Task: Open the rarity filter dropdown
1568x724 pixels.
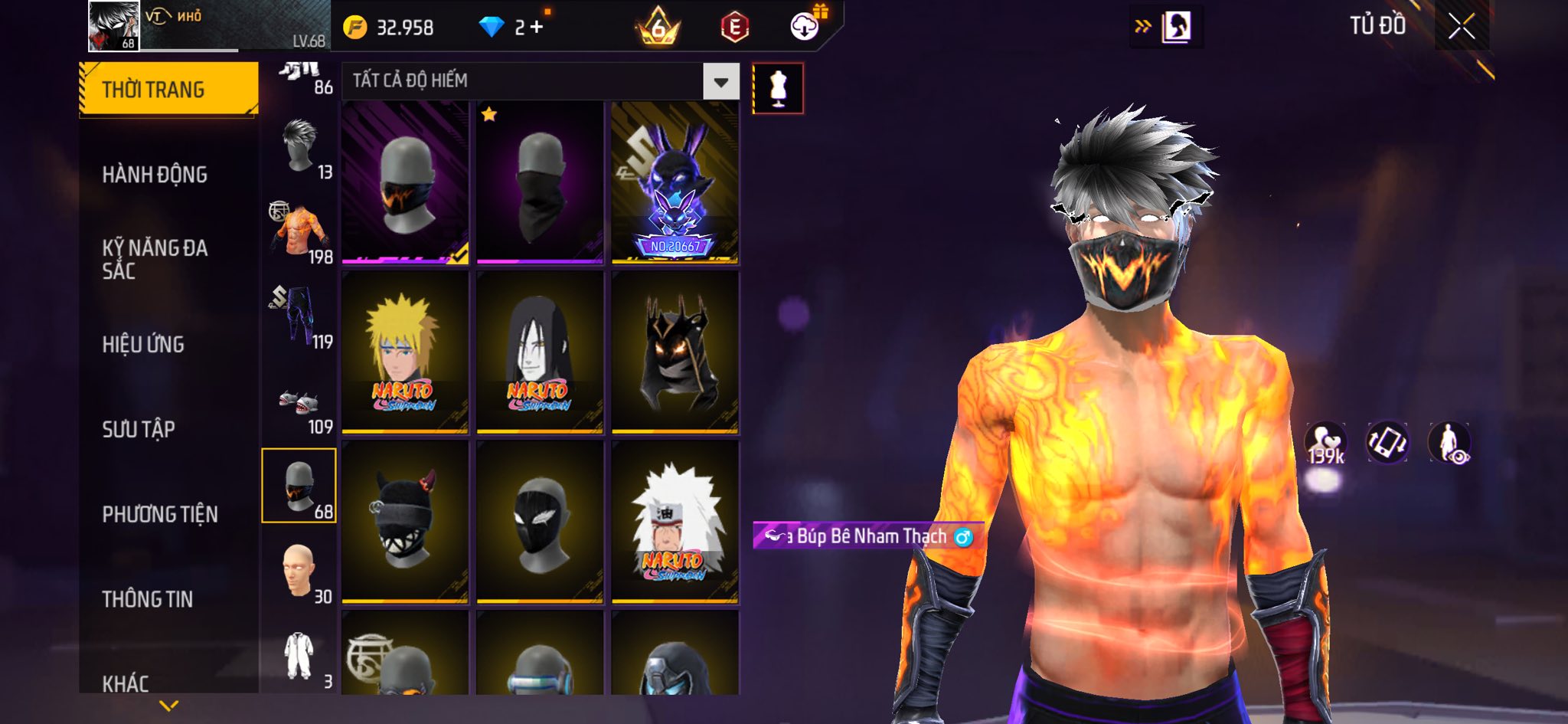Action: click(x=720, y=81)
